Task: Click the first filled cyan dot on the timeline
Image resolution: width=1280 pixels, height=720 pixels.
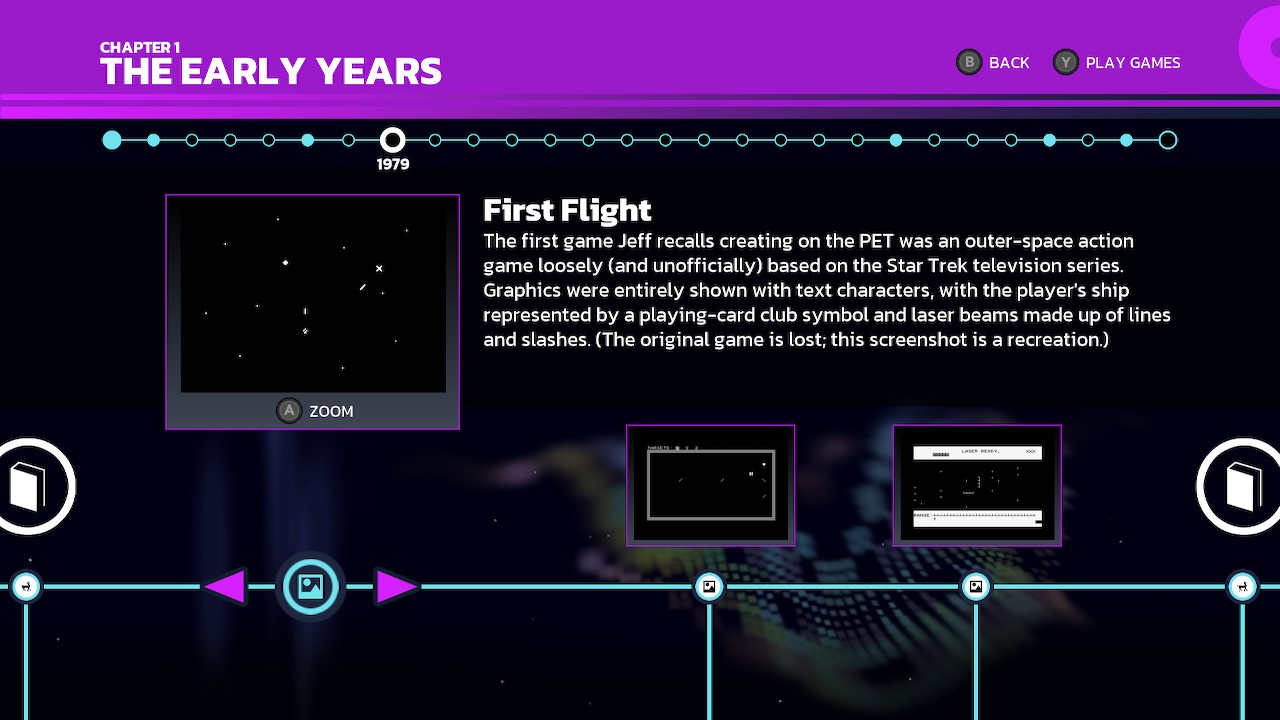Action: (112, 140)
